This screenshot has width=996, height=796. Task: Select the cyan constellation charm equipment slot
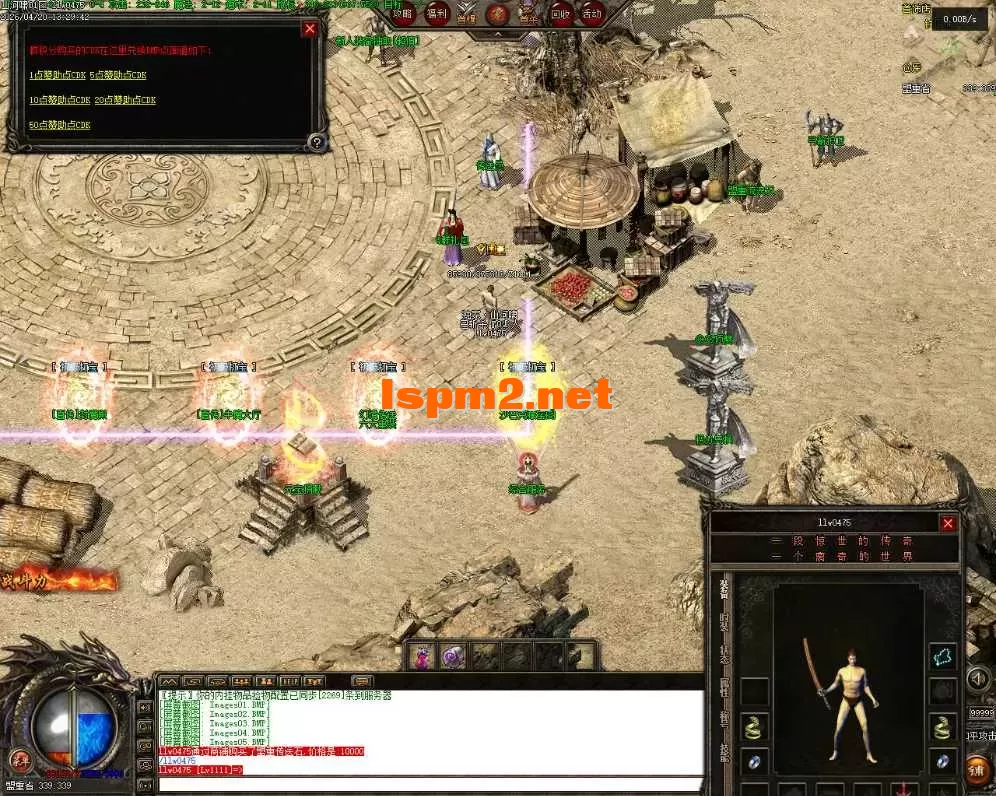coord(944,656)
